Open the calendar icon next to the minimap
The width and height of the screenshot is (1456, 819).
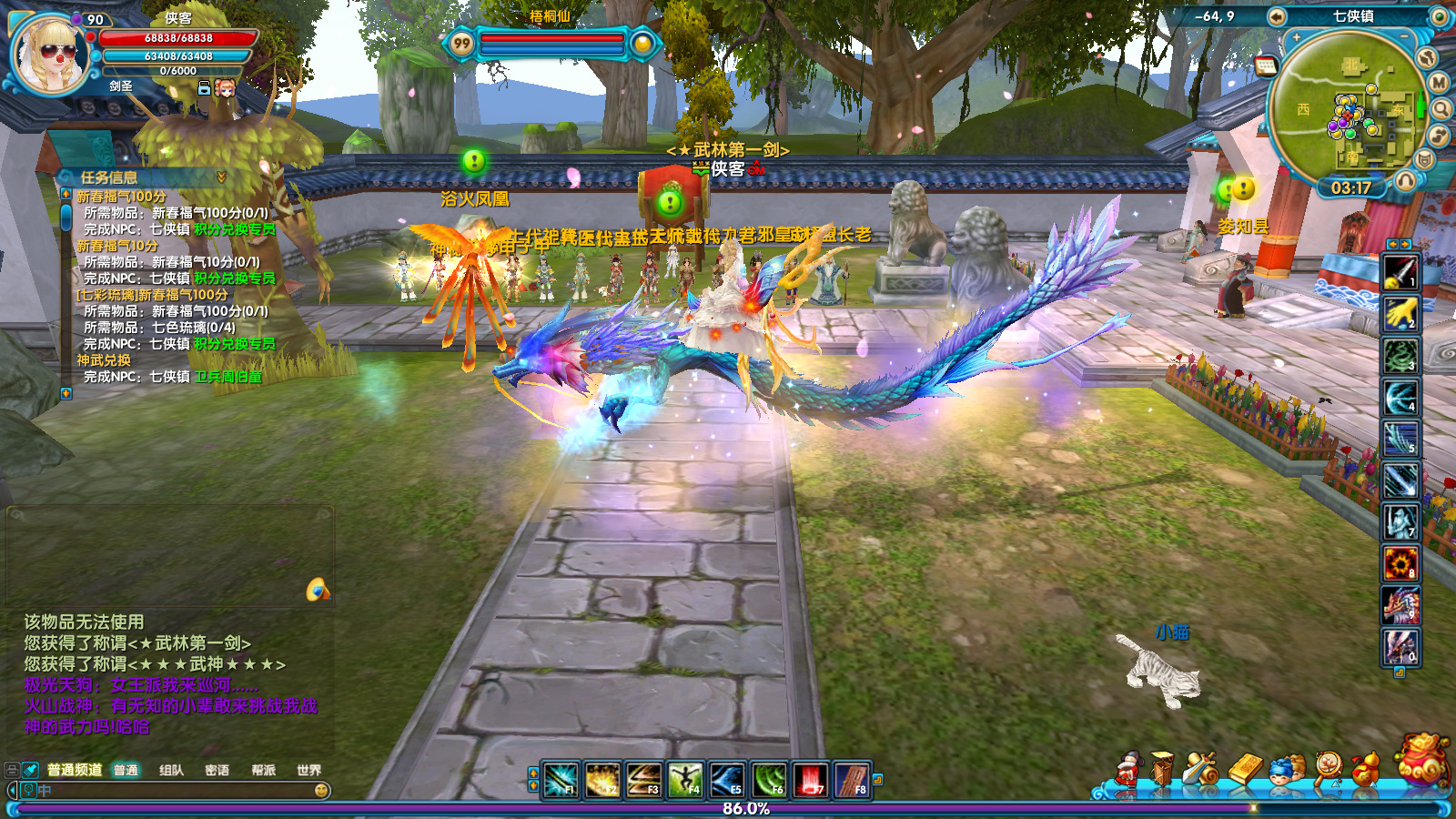pos(1266,65)
